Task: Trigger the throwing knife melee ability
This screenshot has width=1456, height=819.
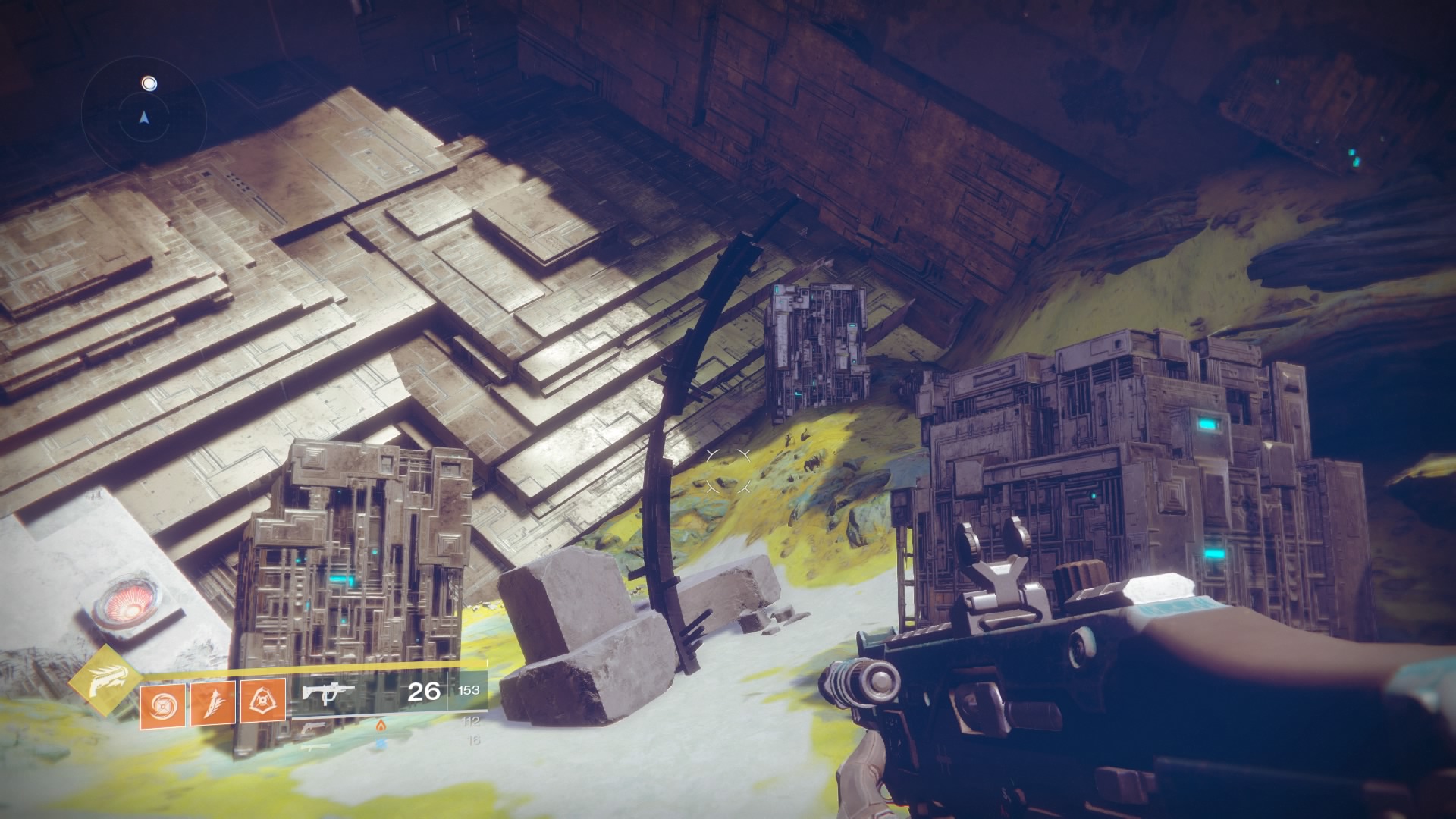Action: (x=212, y=703)
